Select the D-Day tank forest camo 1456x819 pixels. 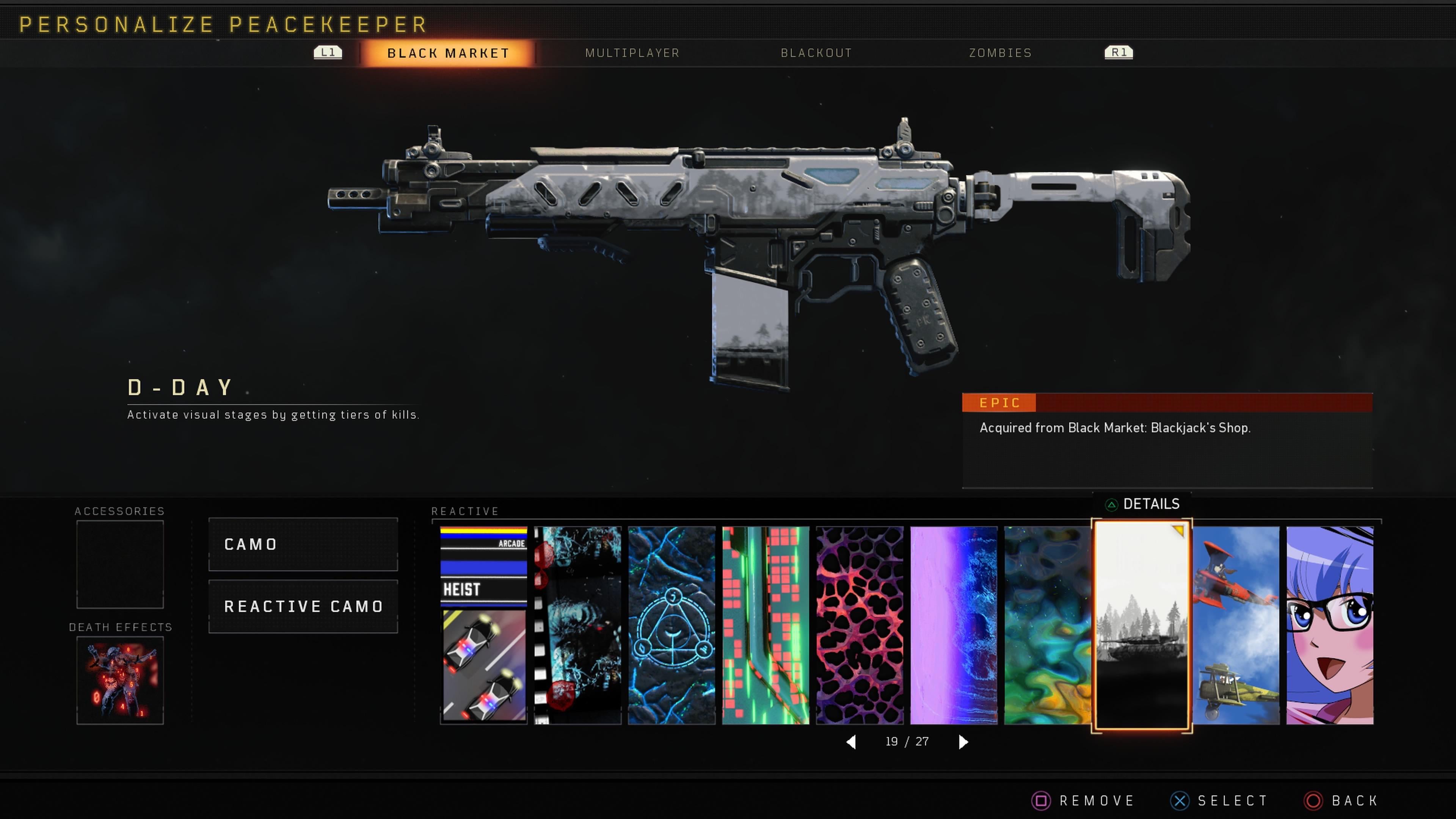pyautogui.click(x=1141, y=625)
